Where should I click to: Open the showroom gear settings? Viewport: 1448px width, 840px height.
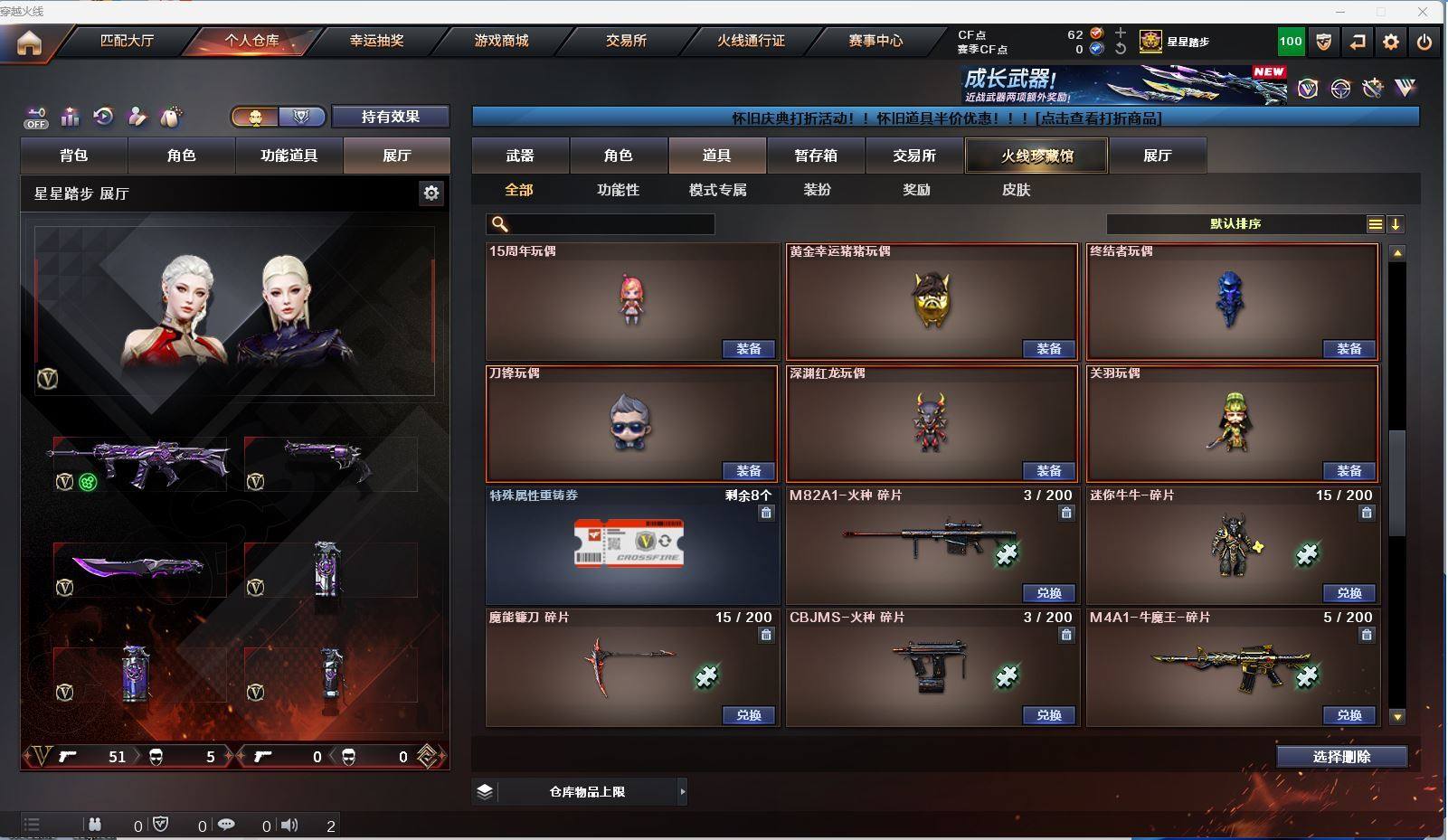(x=431, y=193)
